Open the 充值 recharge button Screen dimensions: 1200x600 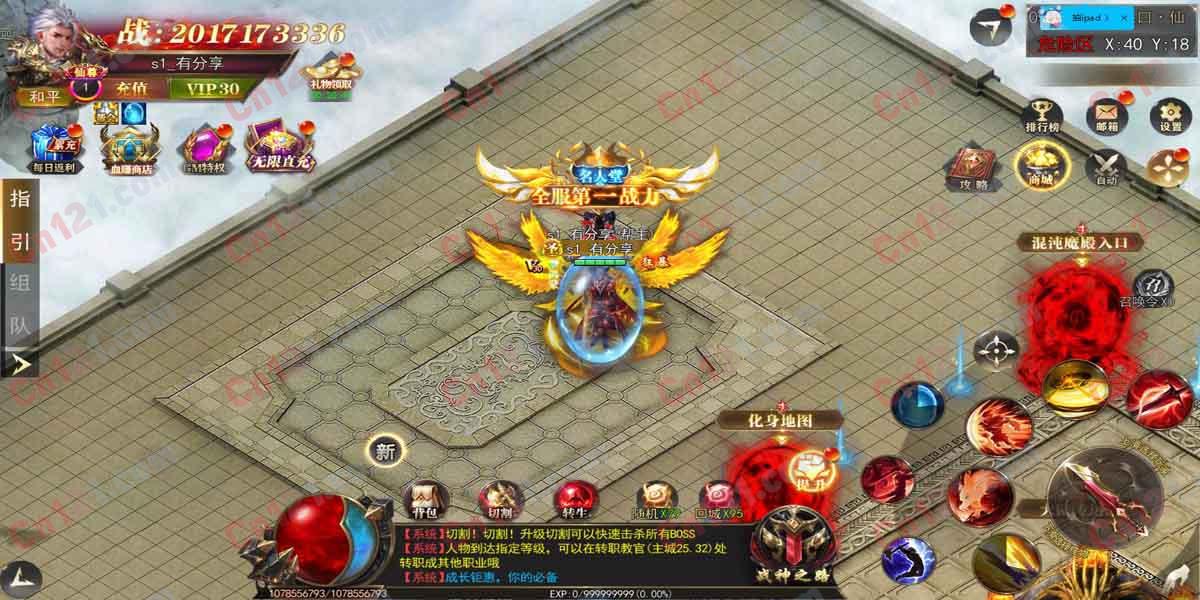coord(131,88)
